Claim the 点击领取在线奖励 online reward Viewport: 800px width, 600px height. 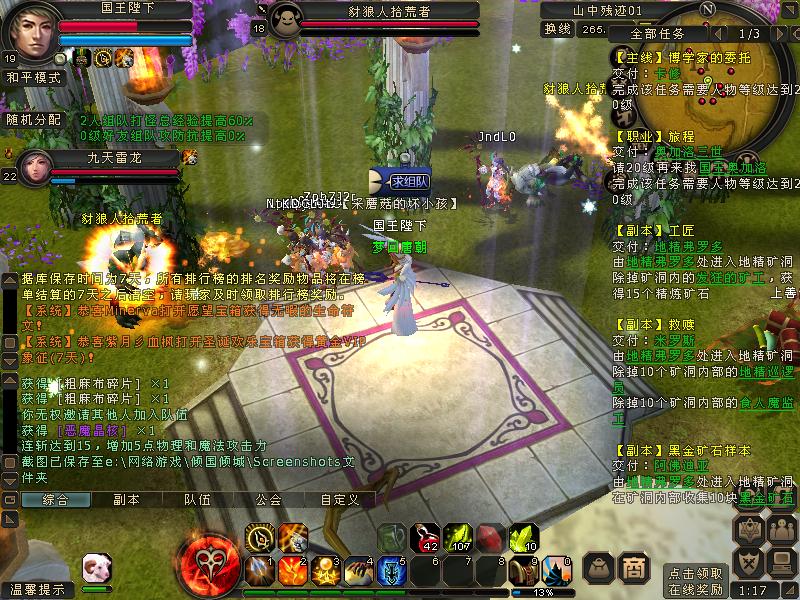click(x=695, y=581)
